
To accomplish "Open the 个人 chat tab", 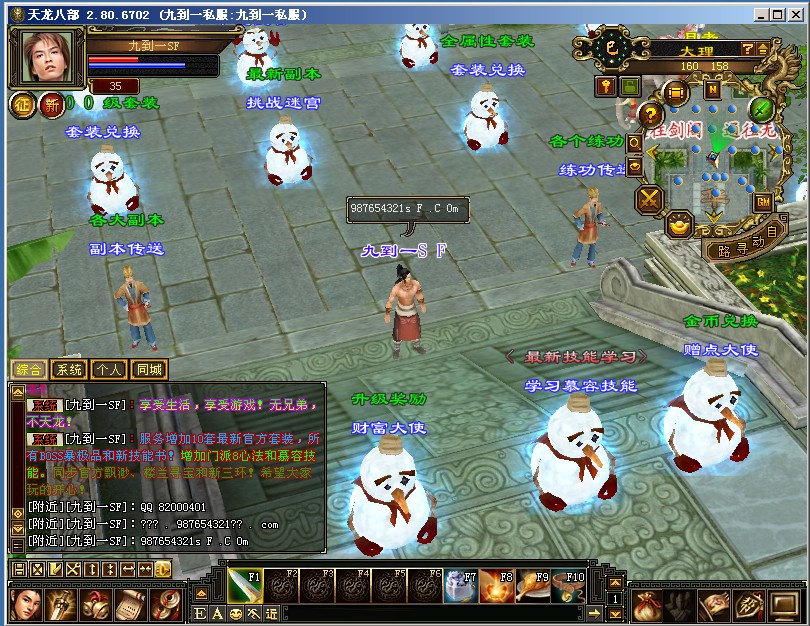I will coord(109,369).
